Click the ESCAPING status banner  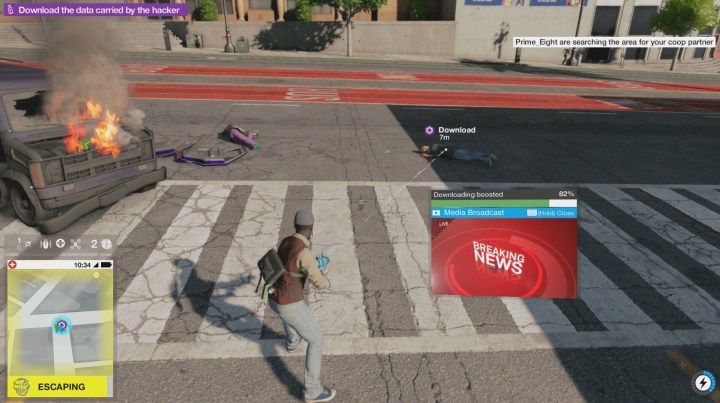(x=60, y=387)
